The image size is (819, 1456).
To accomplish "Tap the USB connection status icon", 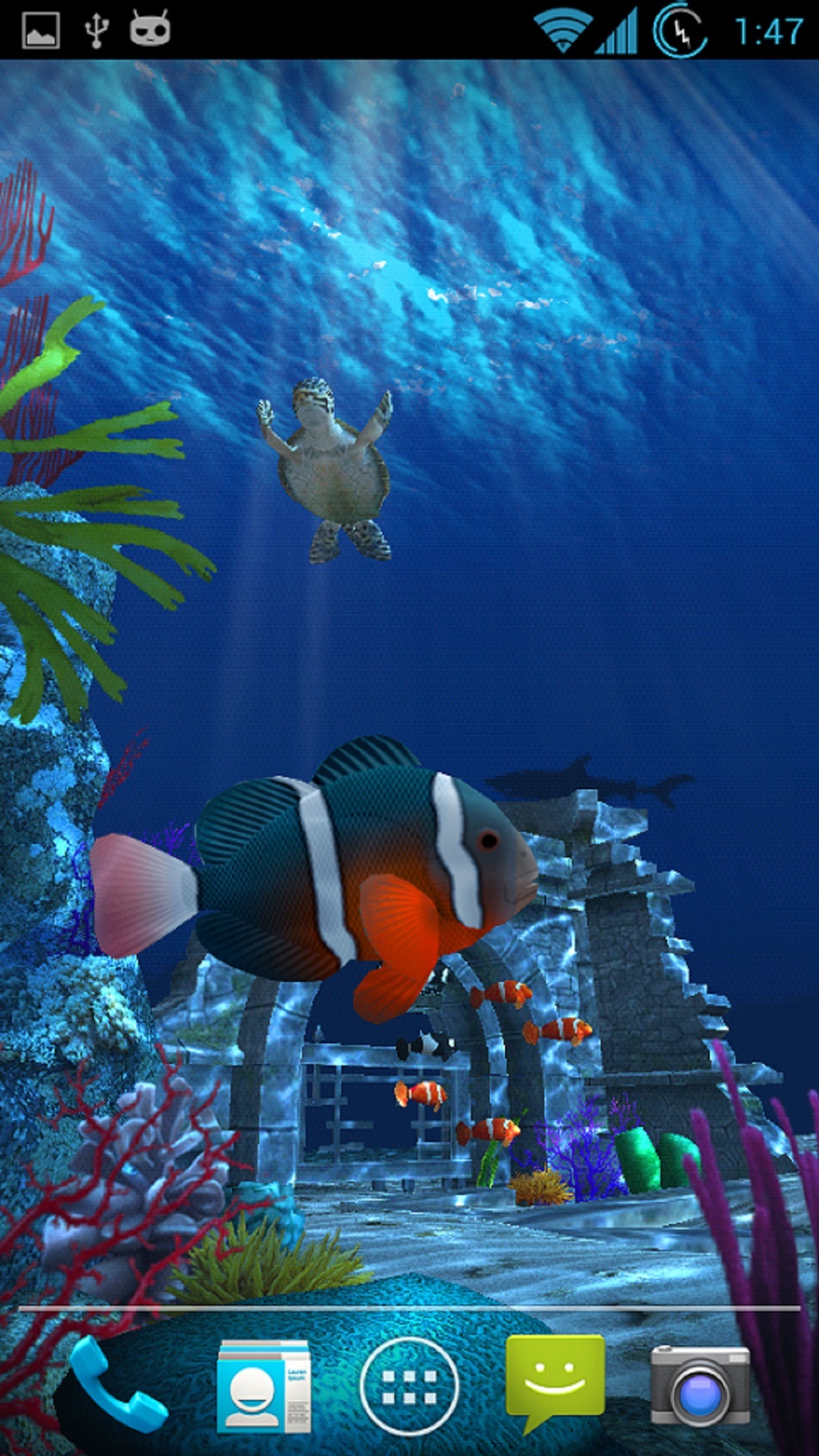I will click(96, 30).
